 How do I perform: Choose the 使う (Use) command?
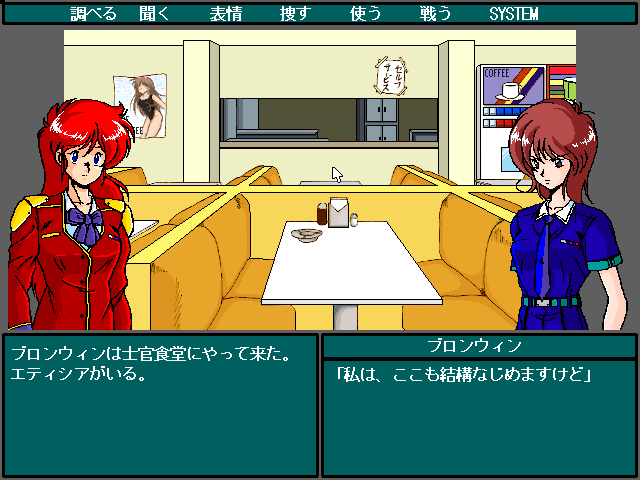coord(365,14)
